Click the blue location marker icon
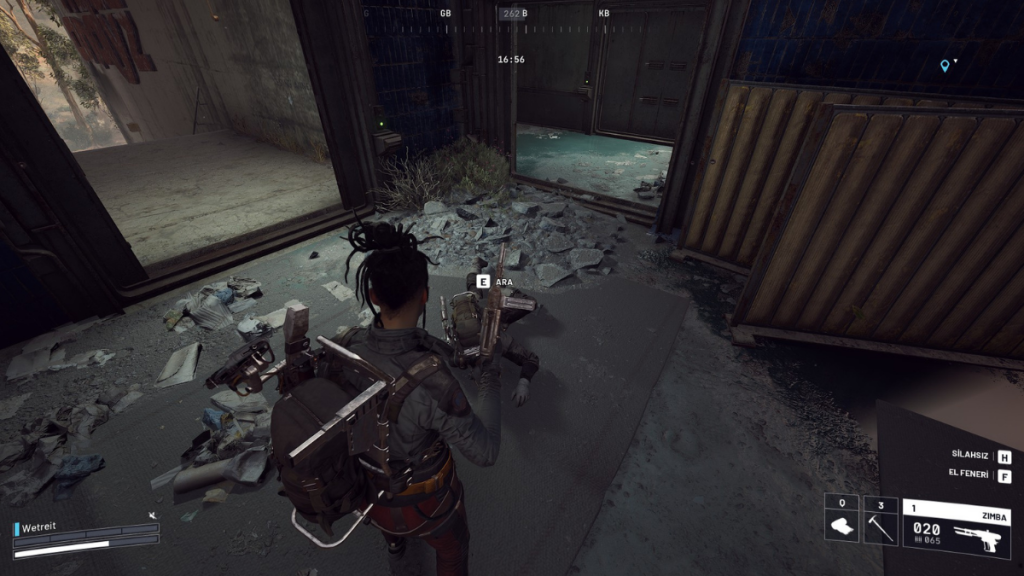Screen dimensions: 1024x576 (944, 66)
